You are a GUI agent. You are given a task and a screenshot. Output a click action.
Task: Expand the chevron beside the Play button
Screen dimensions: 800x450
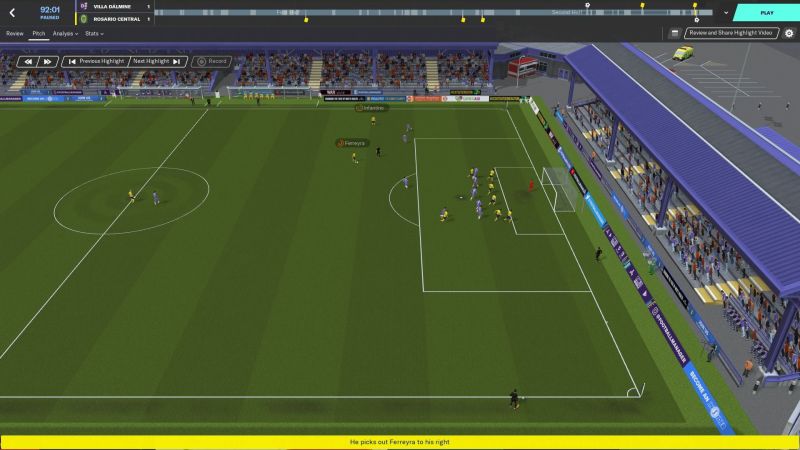coord(725,13)
